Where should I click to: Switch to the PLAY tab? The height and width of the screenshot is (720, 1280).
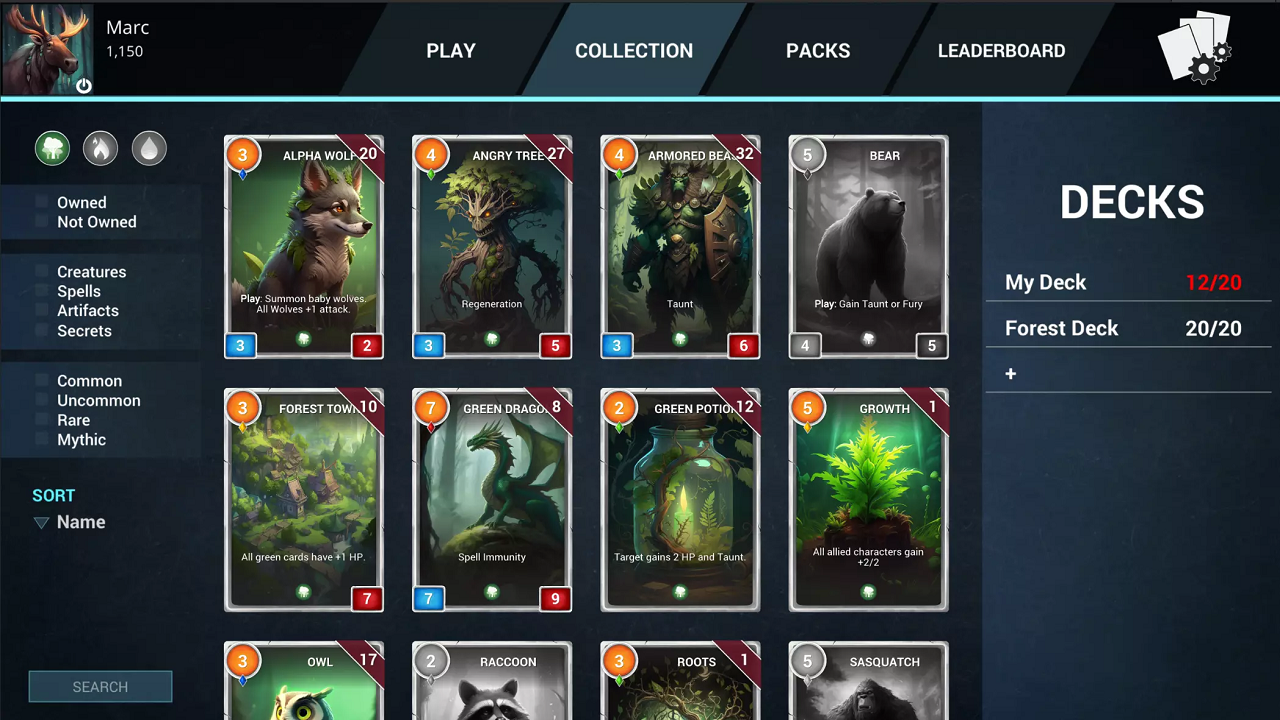point(450,50)
